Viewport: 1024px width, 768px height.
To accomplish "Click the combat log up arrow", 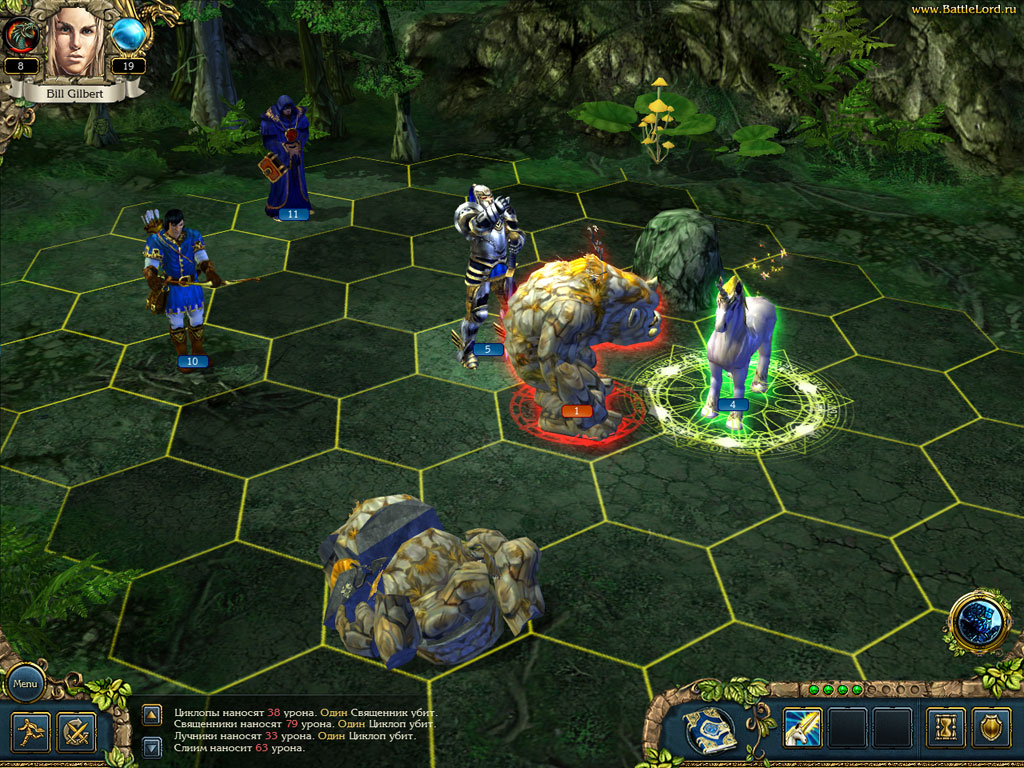I will point(152,715).
